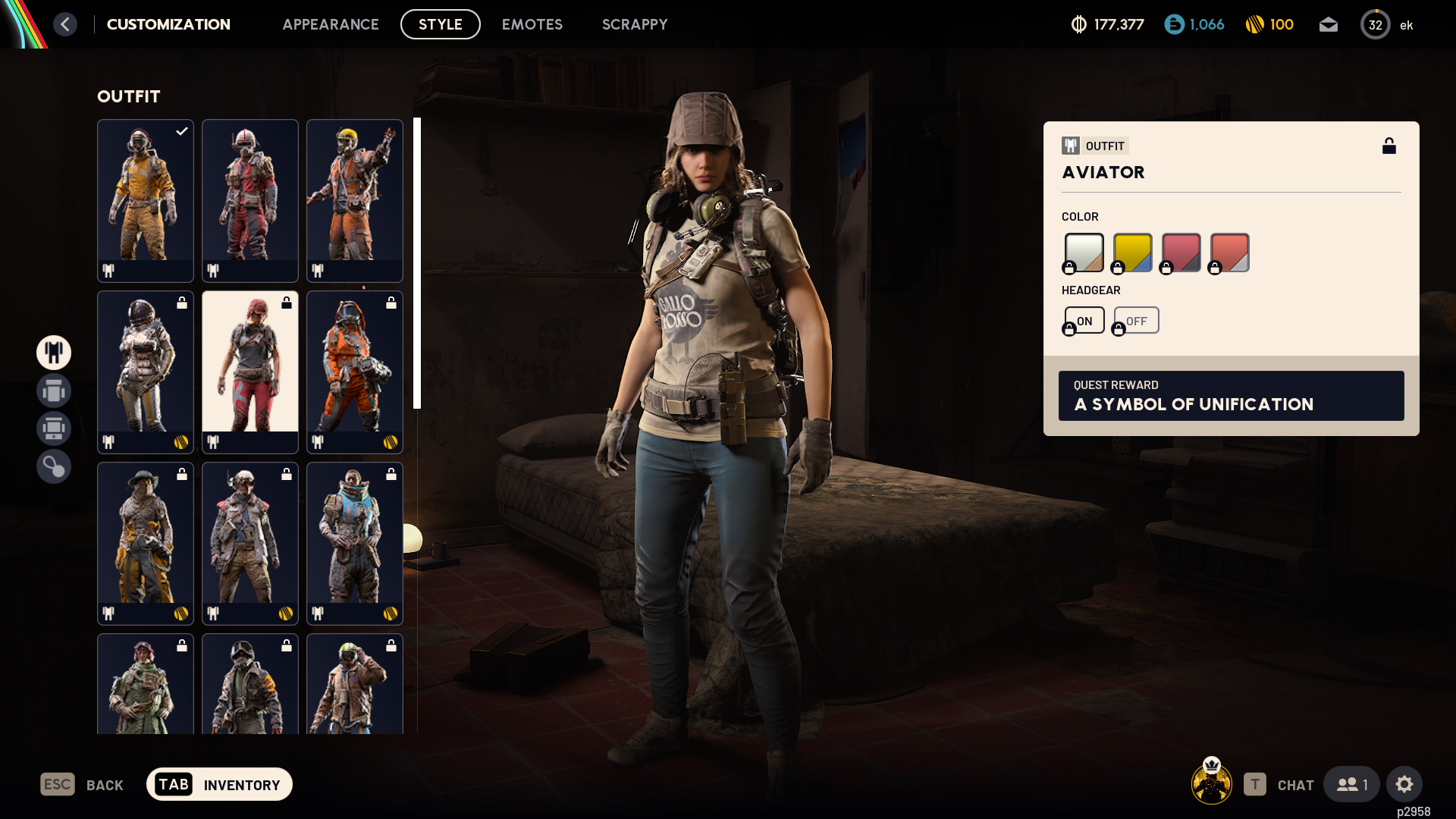
Task: Pick the orange outfit with yellow helmet
Action: [x=355, y=200]
